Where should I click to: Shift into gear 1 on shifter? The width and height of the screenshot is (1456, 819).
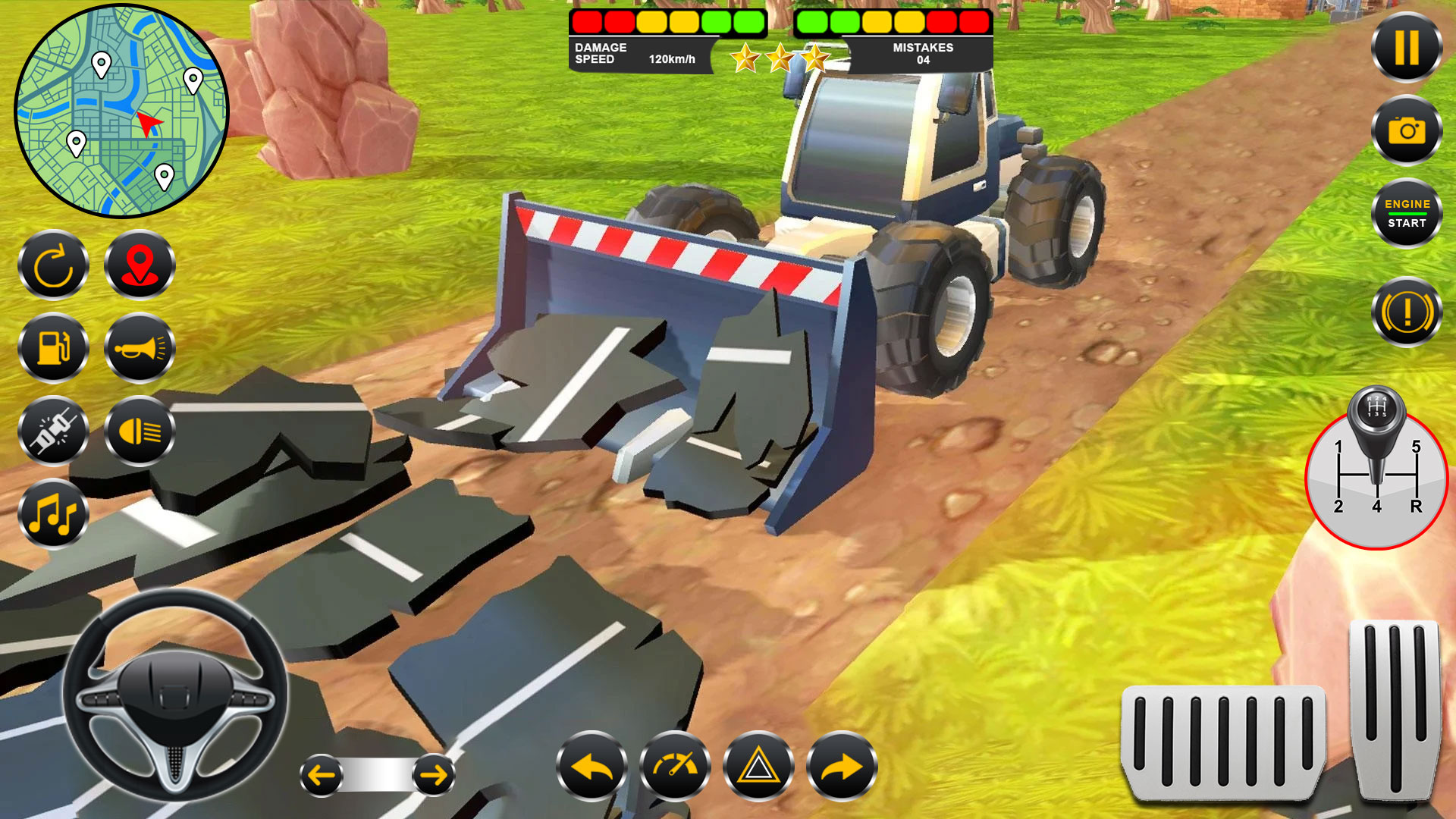[x=1340, y=445]
